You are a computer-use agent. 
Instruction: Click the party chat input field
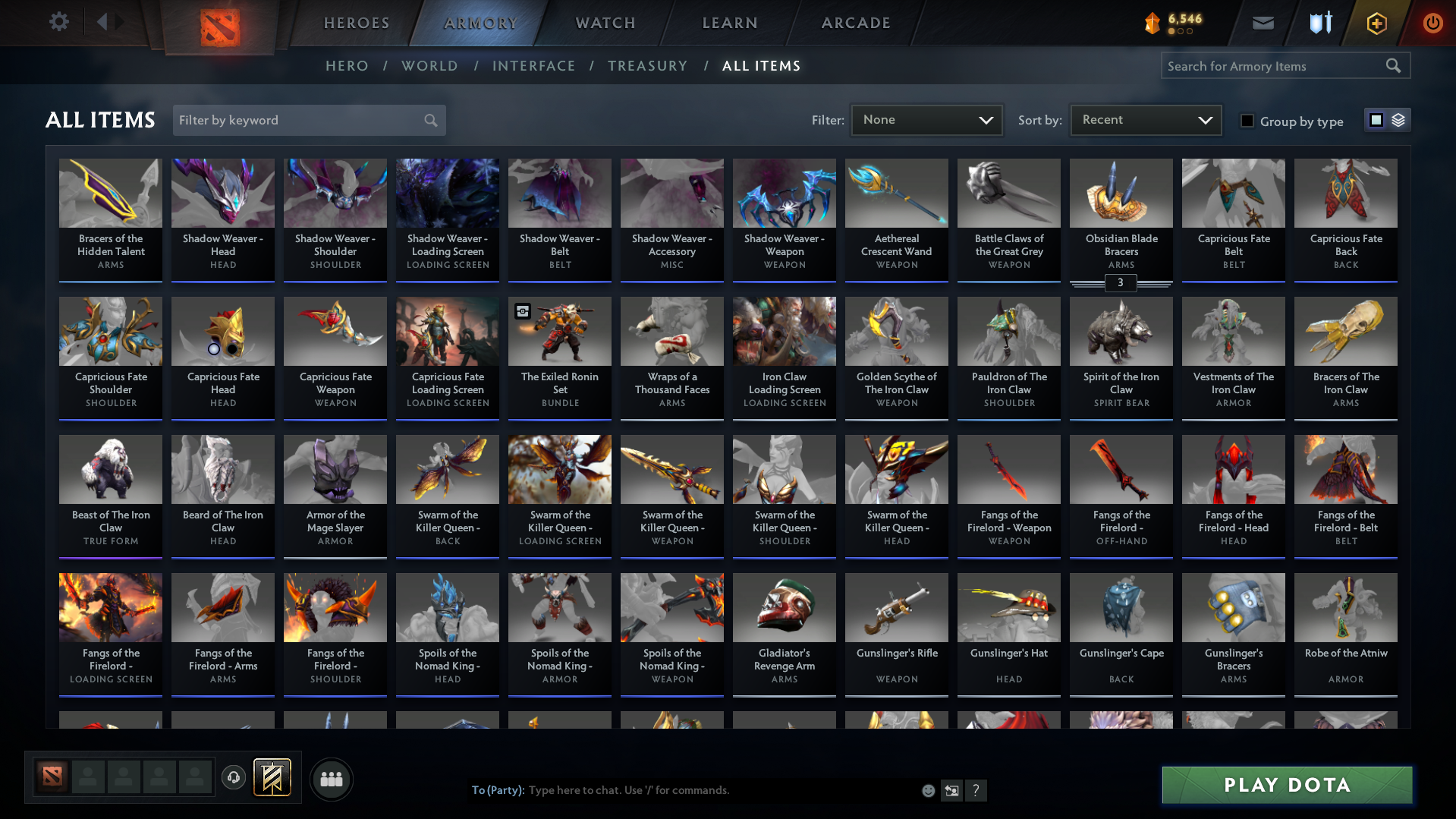click(683, 790)
